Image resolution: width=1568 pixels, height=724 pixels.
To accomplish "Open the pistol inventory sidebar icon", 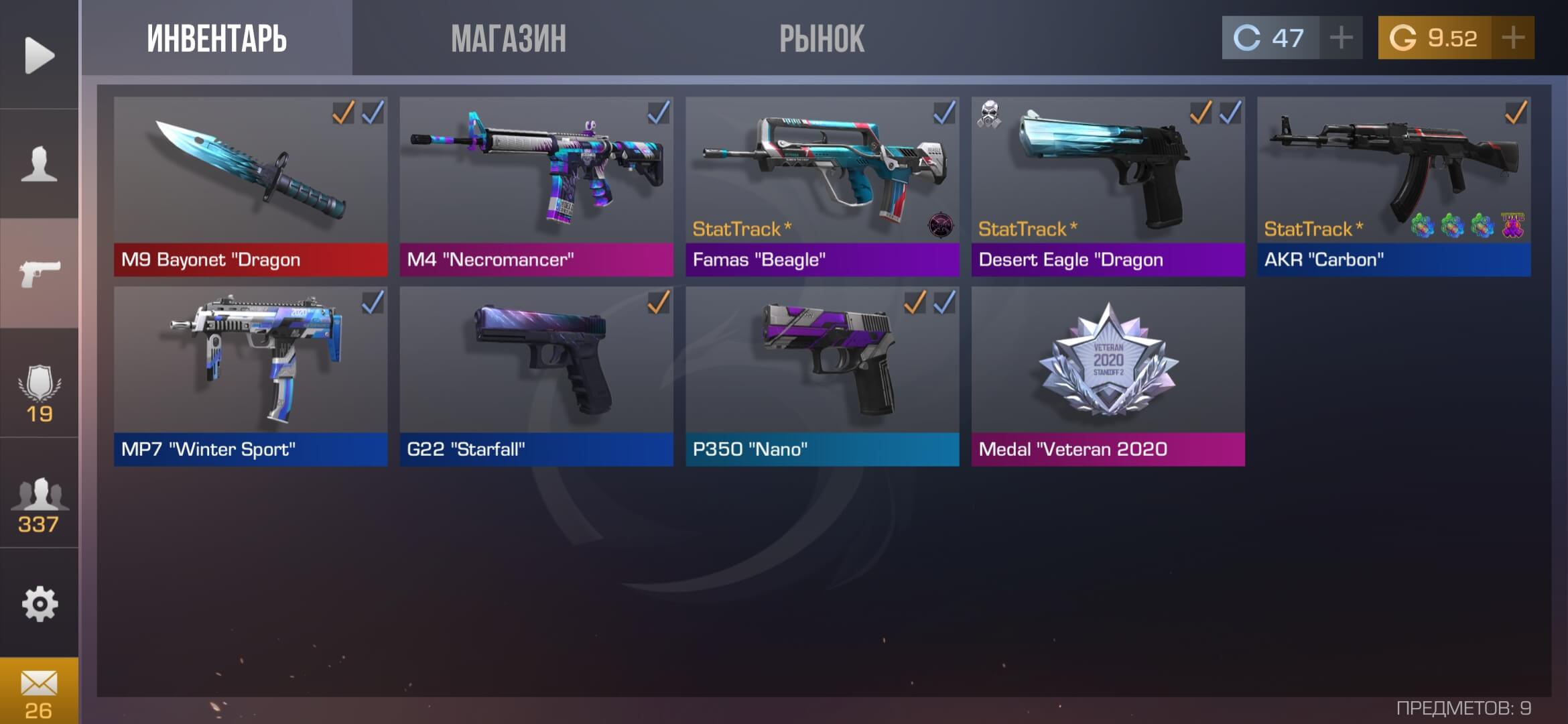I will coord(39,273).
